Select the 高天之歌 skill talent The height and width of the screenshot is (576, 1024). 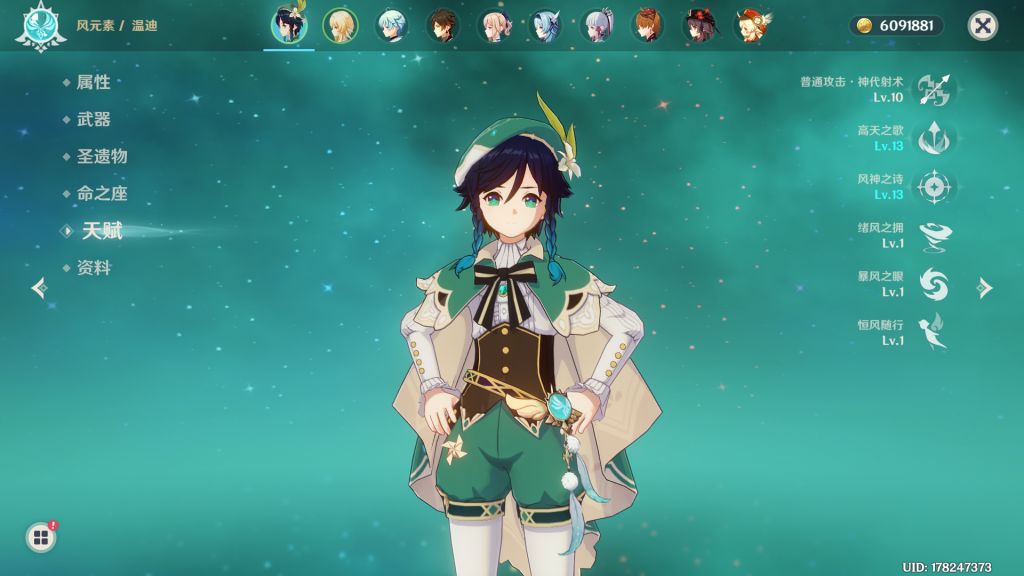[x=936, y=138]
